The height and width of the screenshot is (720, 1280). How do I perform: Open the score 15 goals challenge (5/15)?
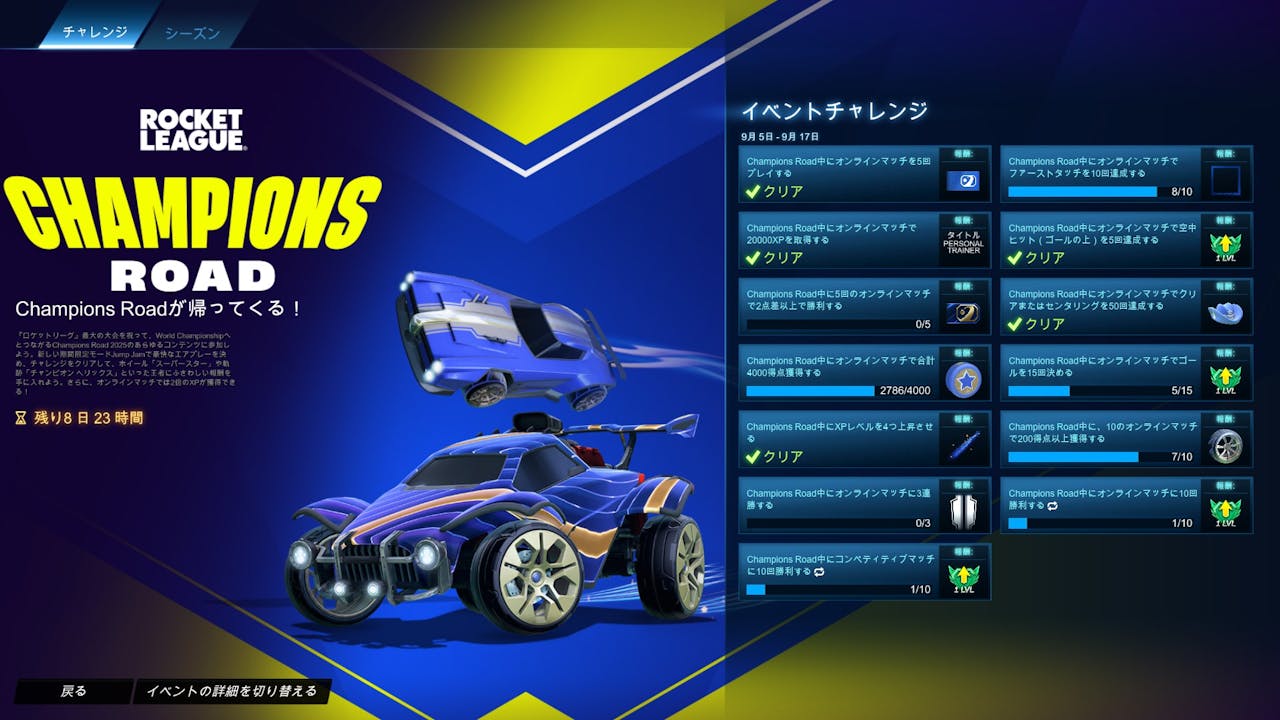click(x=1100, y=373)
